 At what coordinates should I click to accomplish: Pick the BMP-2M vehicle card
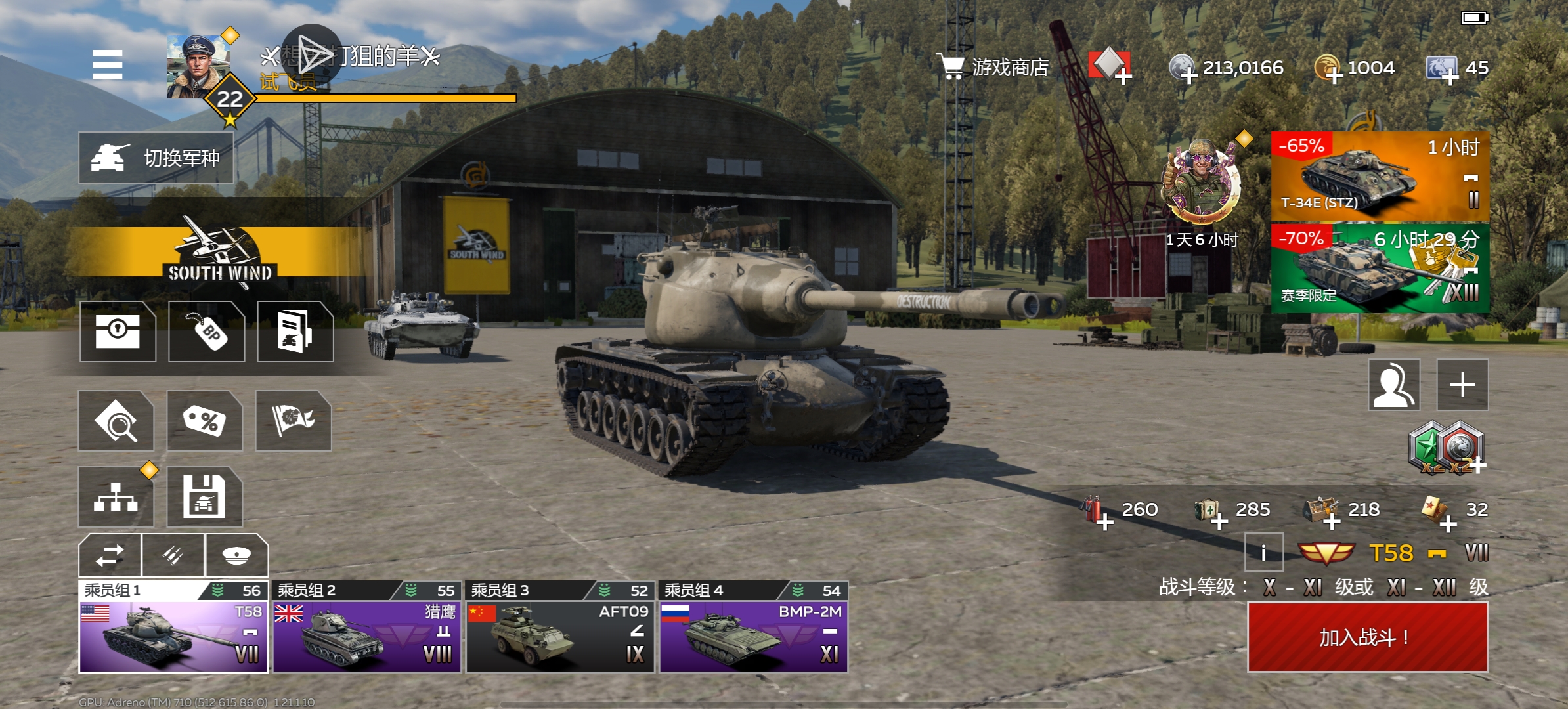pyautogui.click(x=753, y=636)
